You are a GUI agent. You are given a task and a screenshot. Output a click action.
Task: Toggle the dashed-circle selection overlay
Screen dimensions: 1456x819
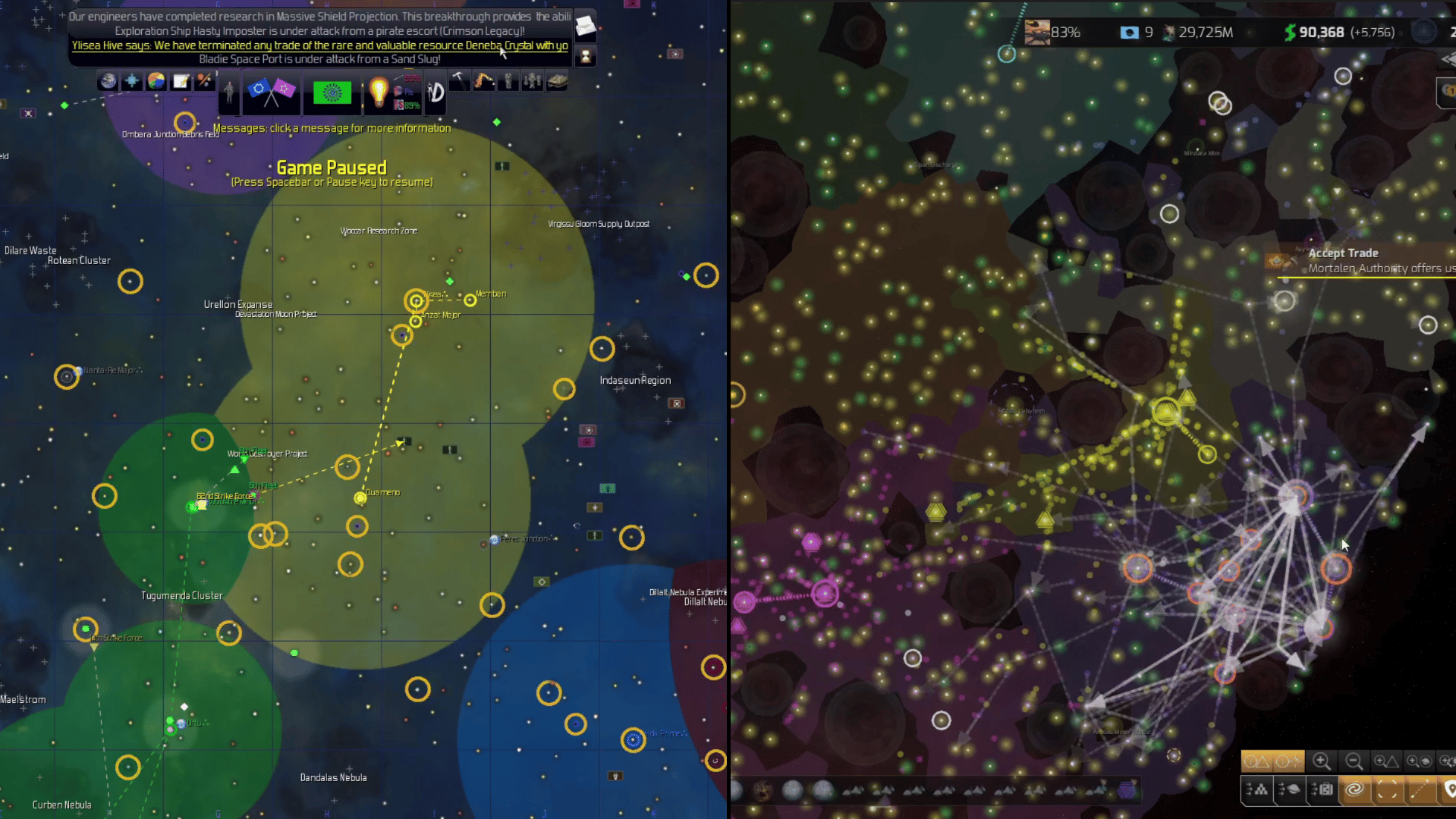click(1386, 790)
